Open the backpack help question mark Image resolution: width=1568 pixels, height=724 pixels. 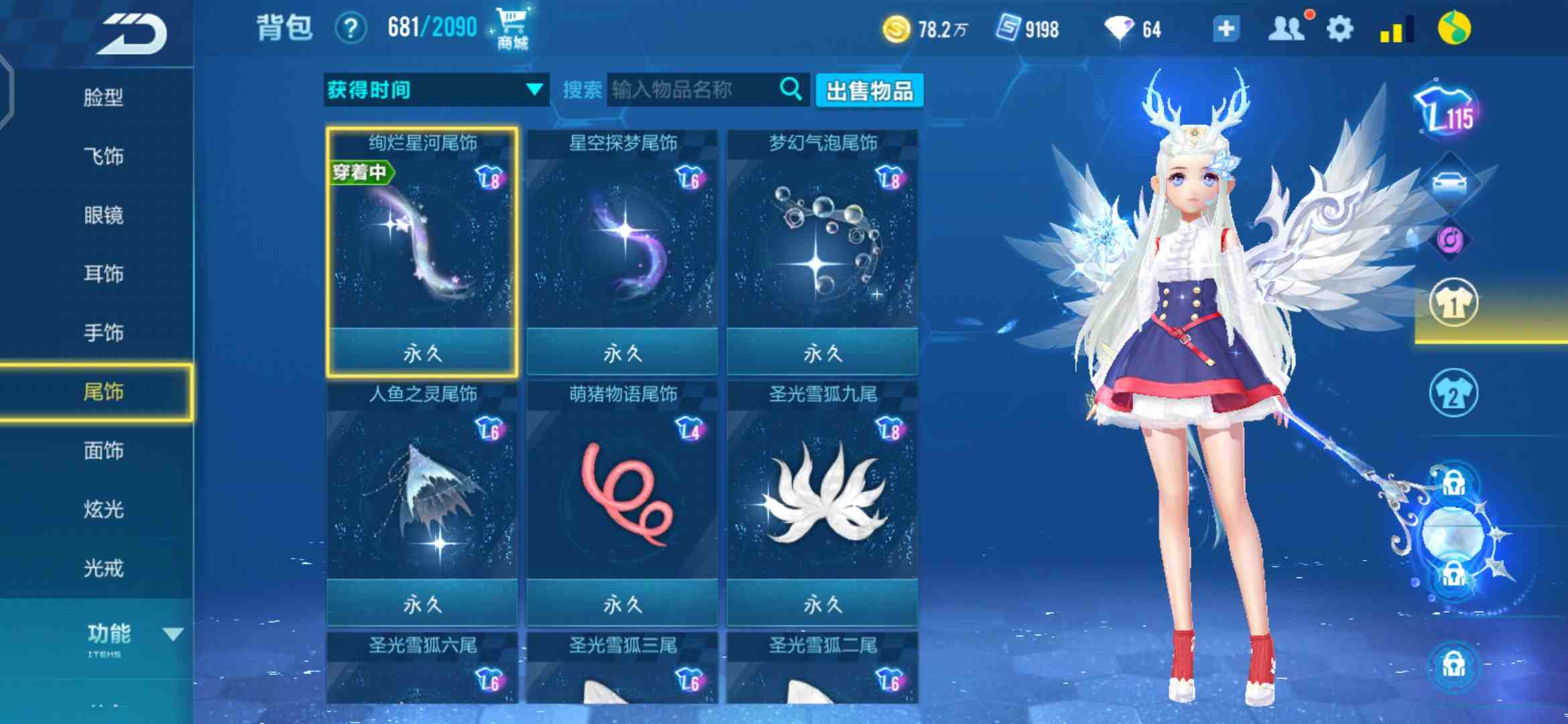coord(350,29)
